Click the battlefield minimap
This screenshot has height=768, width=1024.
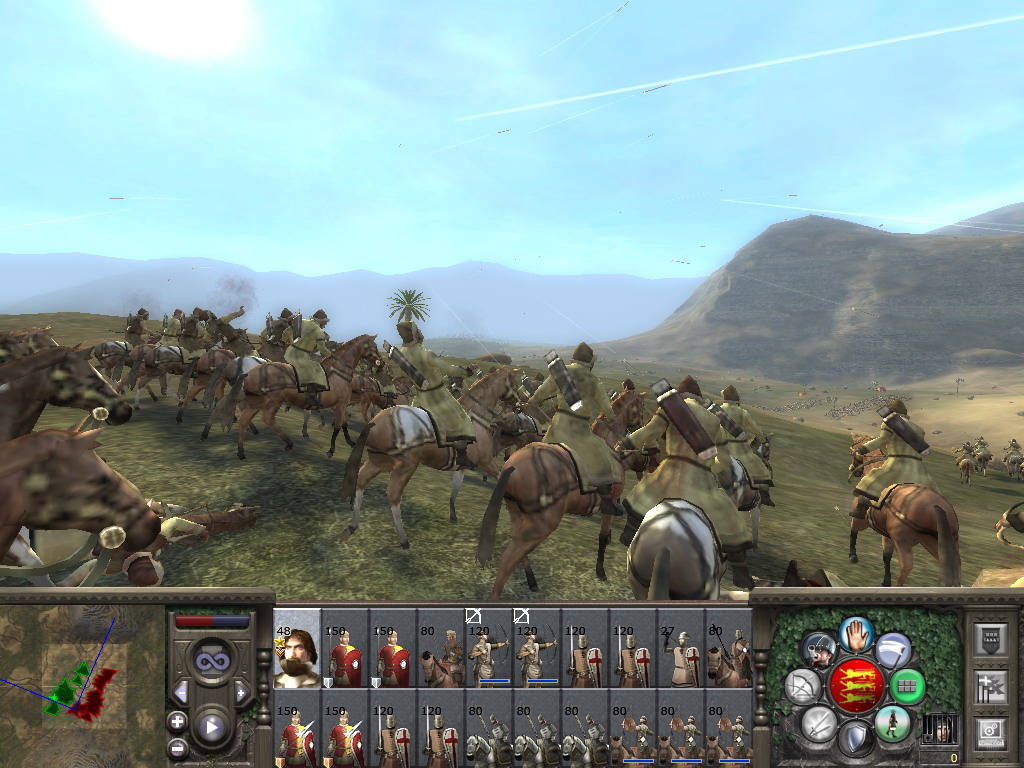pos(75,682)
